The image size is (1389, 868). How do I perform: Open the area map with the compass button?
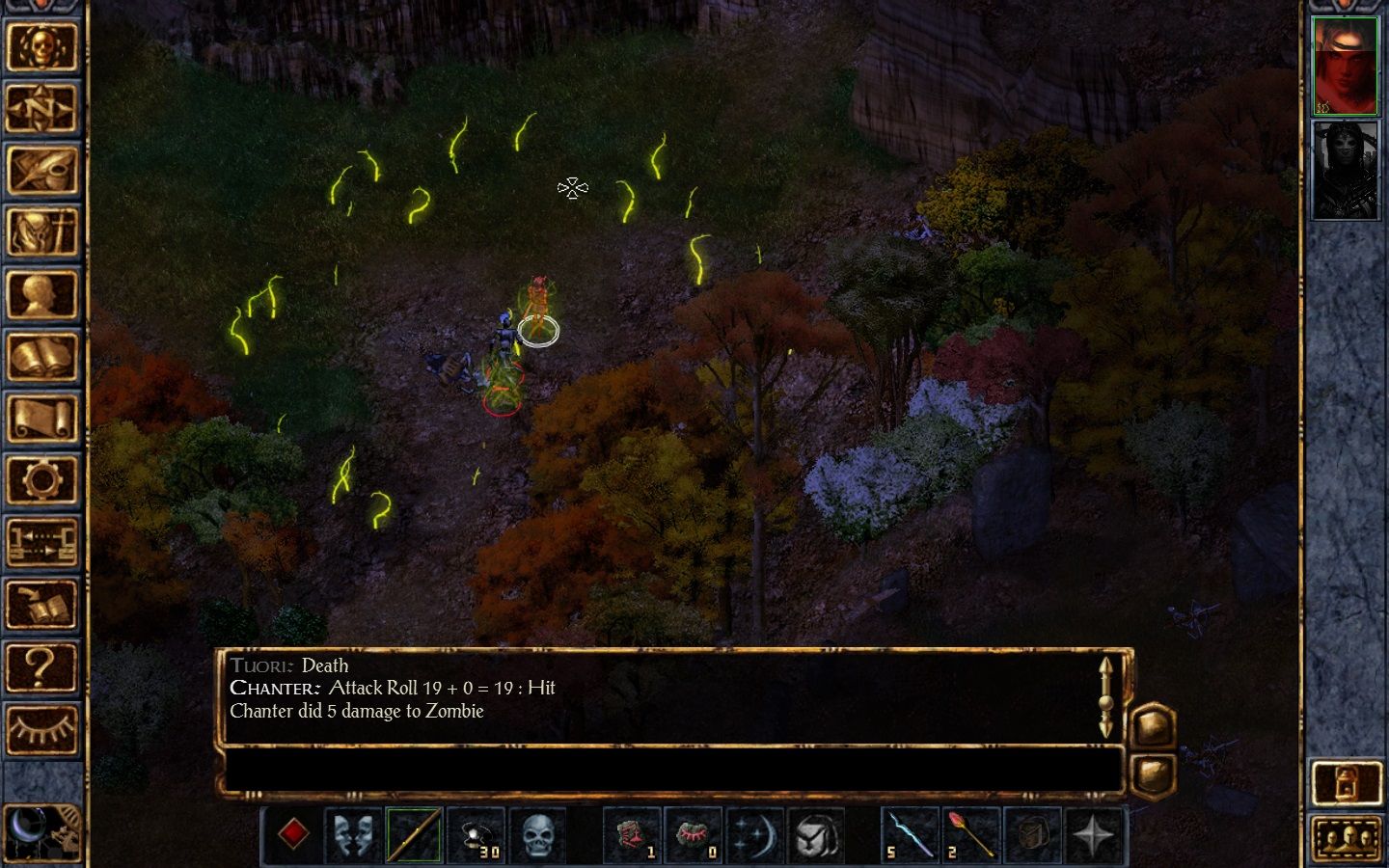41,109
